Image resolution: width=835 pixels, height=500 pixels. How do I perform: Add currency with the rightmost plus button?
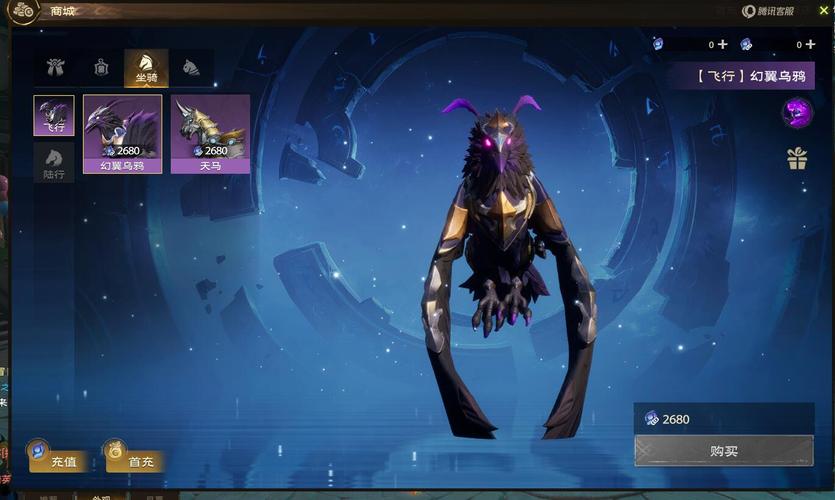(x=809, y=44)
